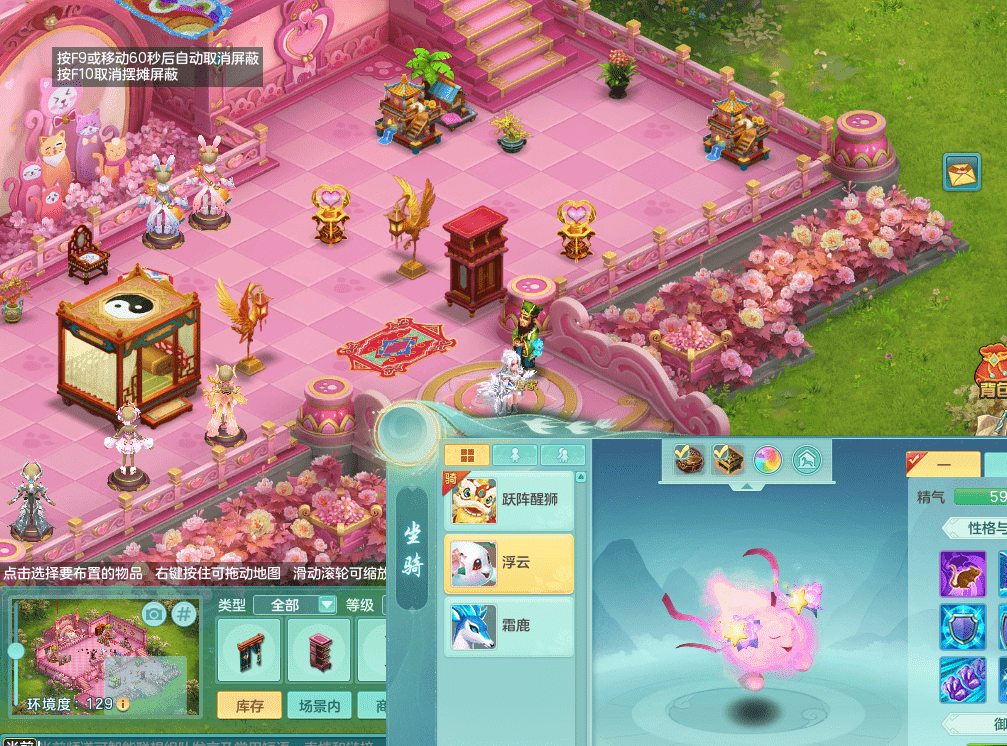Select the red cabinet furniture item
The height and width of the screenshot is (746, 1007).
pyautogui.click(x=319, y=650)
